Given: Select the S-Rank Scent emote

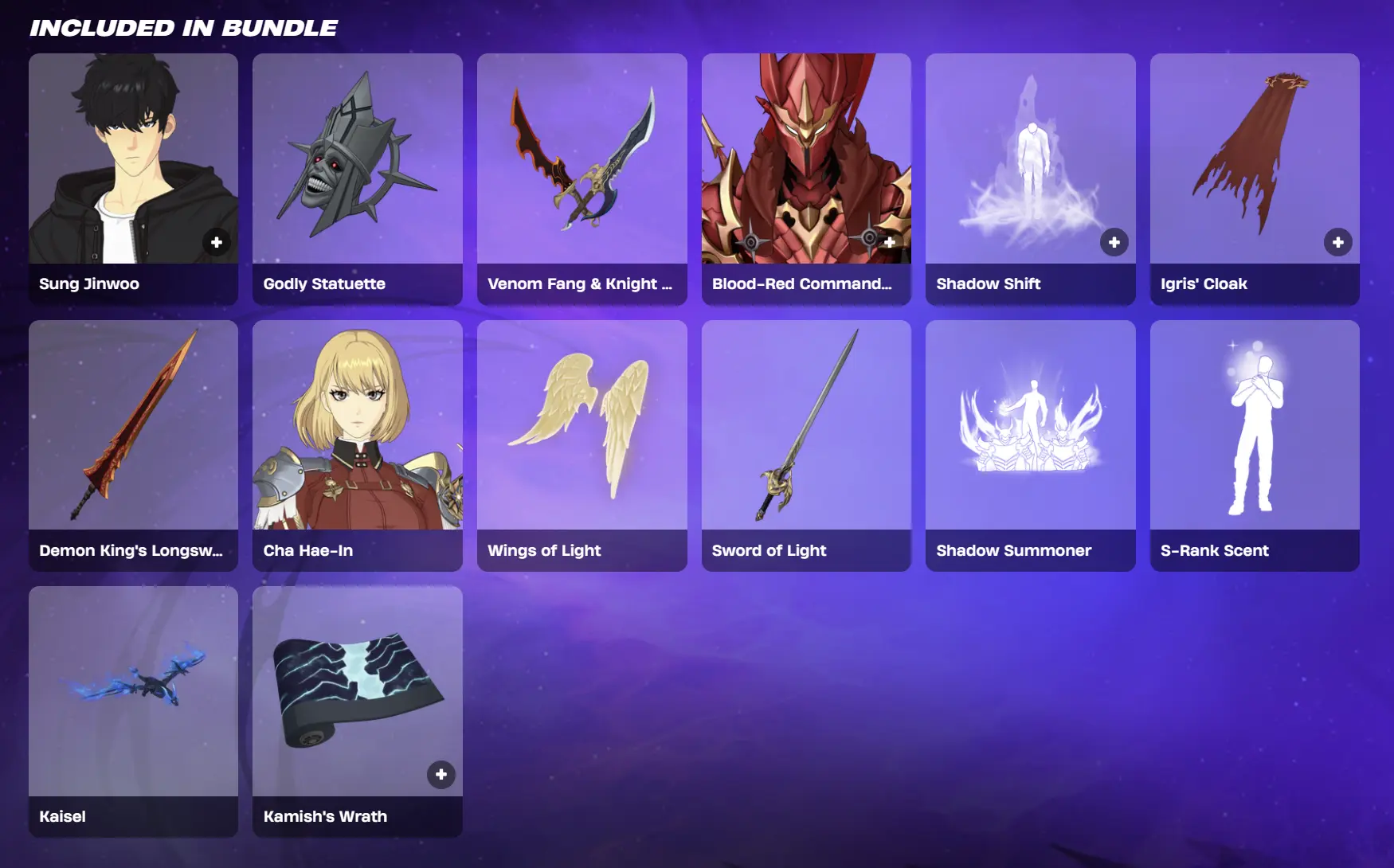Looking at the screenshot, I should pos(1255,426).
